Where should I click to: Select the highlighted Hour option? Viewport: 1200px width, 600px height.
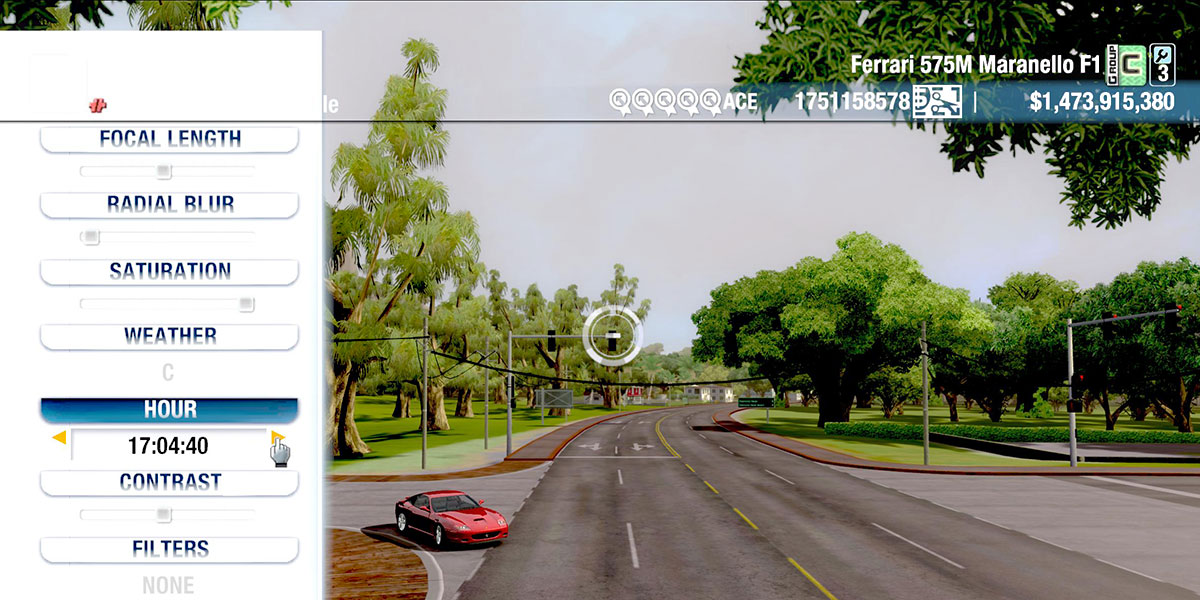point(169,410)
